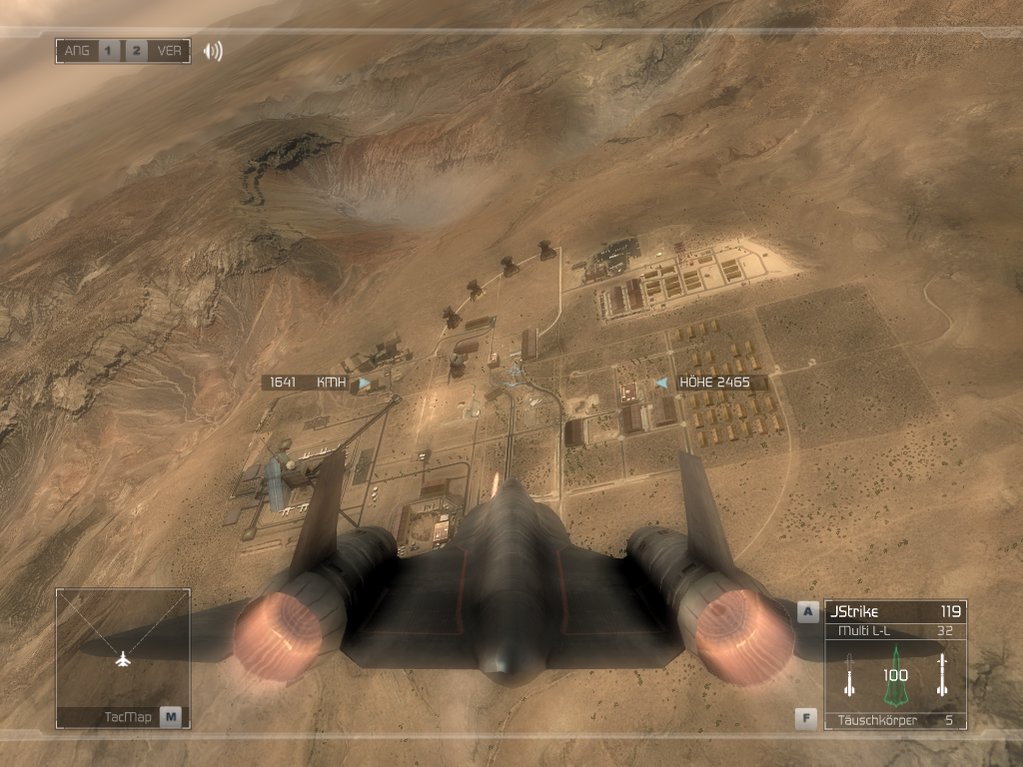Viewport: 1023px width, 767px height.
Task: Choose the green center missile icon
Action: point(895,674)
